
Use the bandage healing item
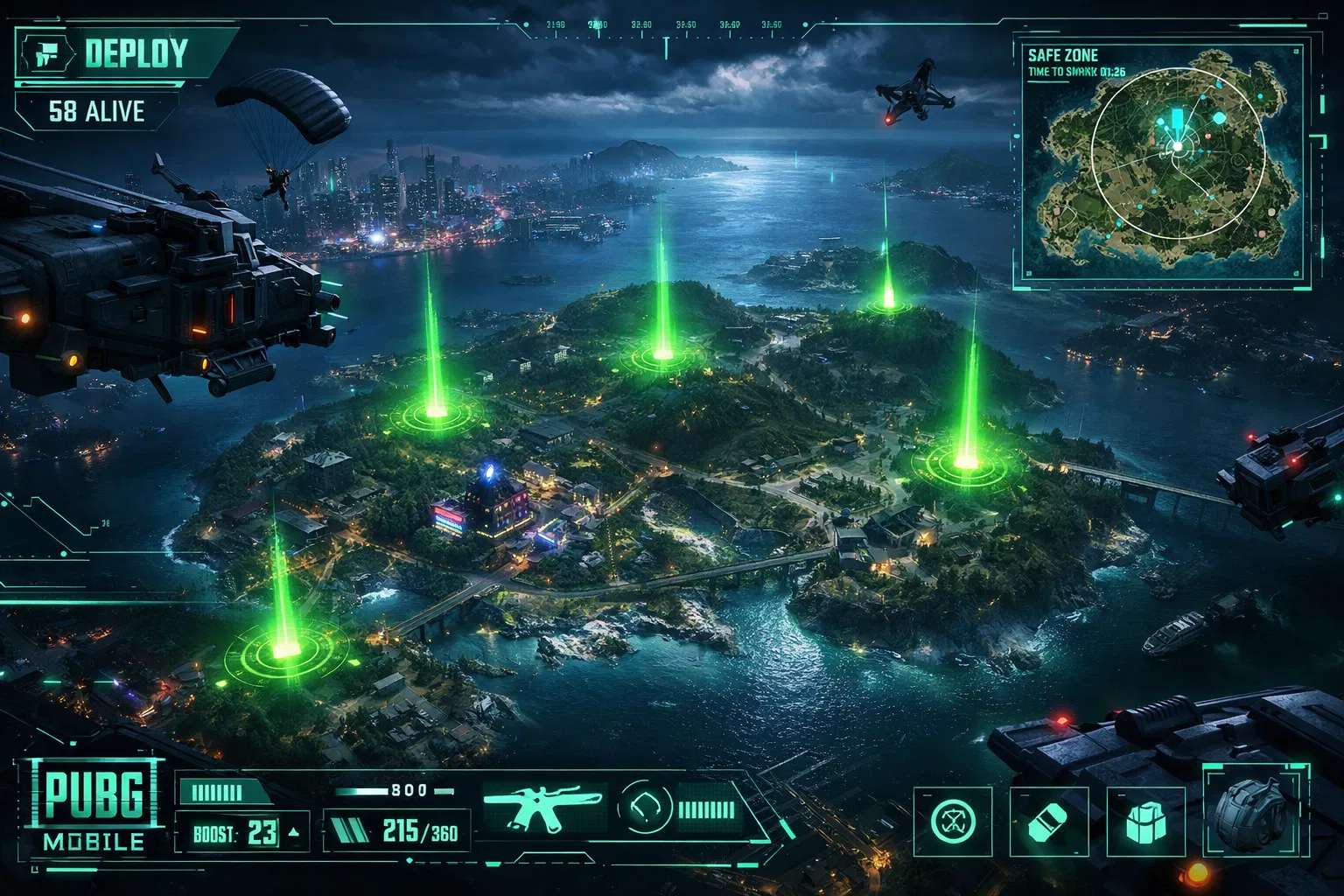(x=1049, y=822)
